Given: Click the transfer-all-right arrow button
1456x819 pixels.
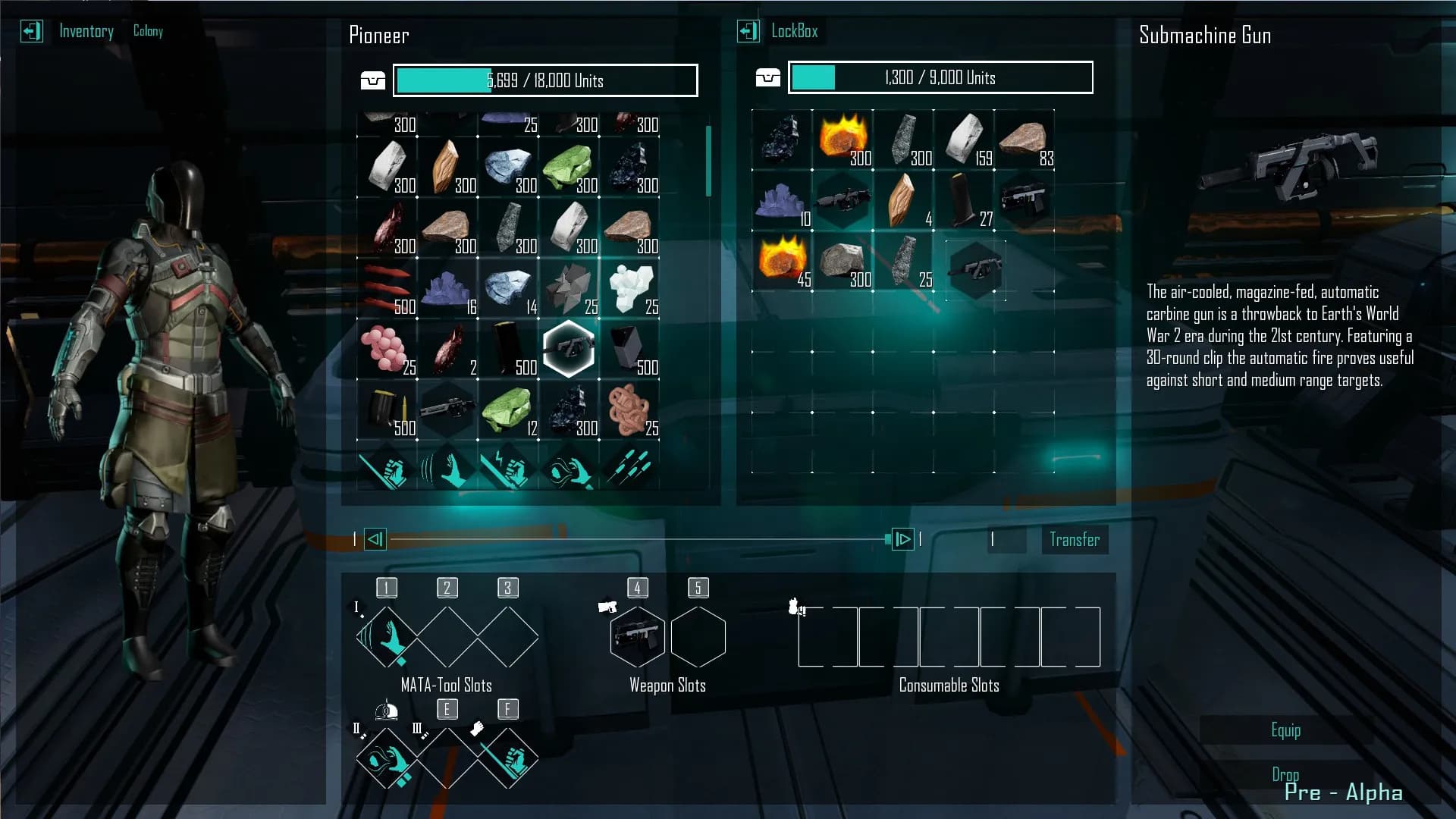Looking at the screenshot, I should pos(902,539).
